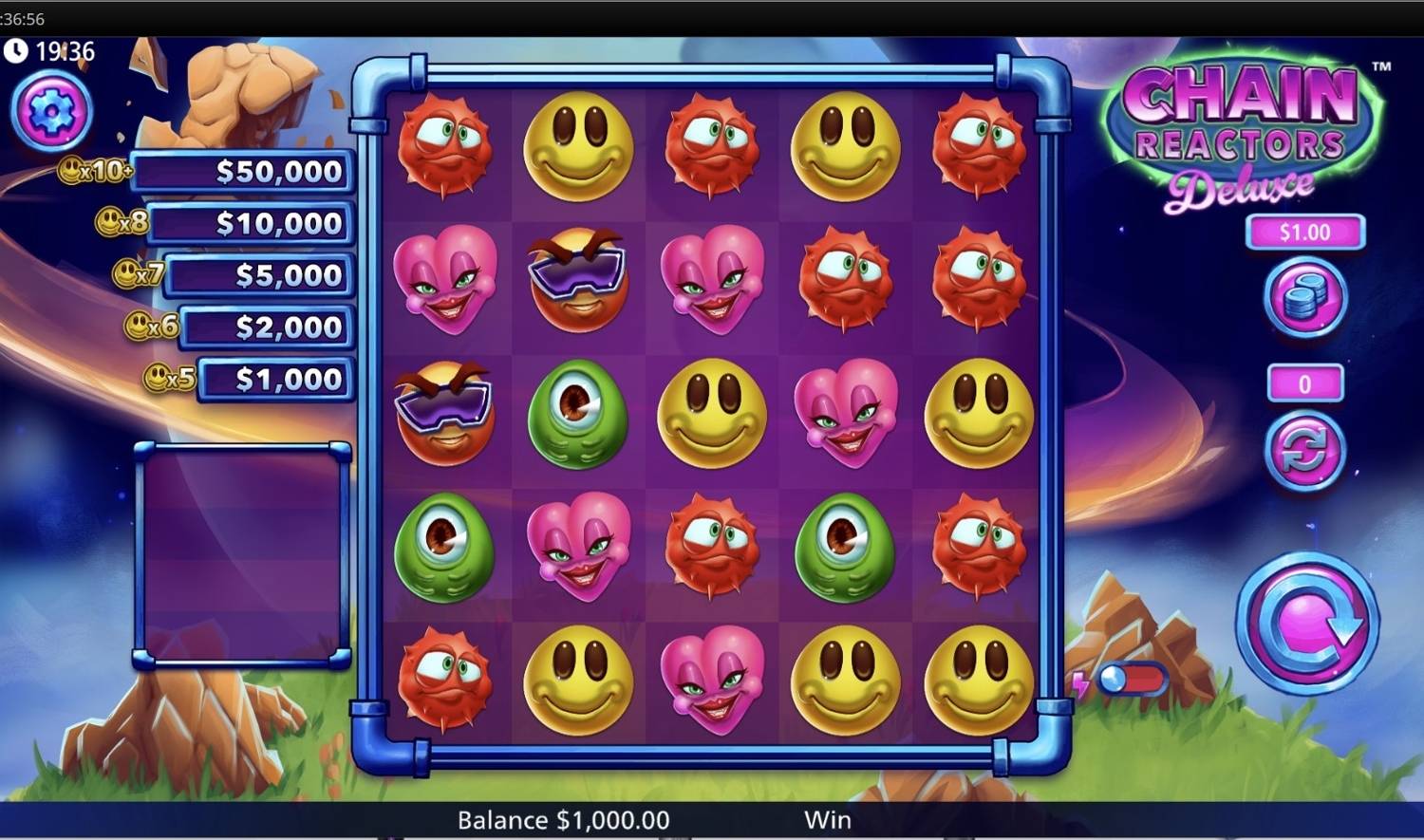
Task: Click the pink heart symbol on bottom row
Action: tap(710, 680)
